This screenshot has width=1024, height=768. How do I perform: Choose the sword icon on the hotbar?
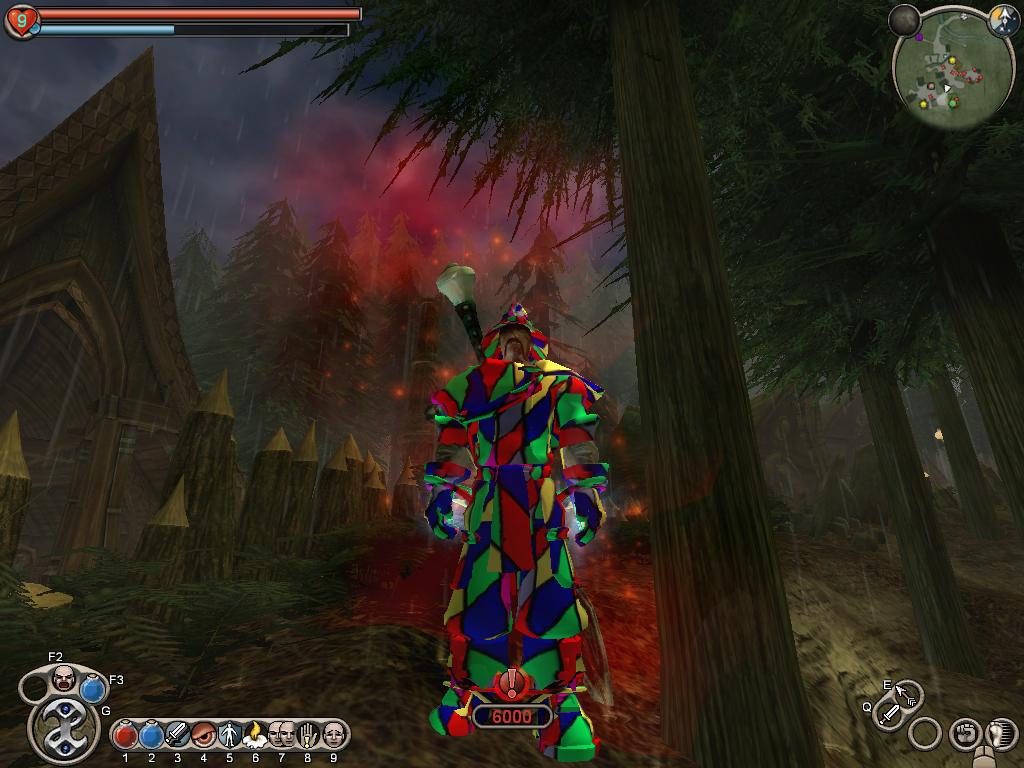coord(178,735)
